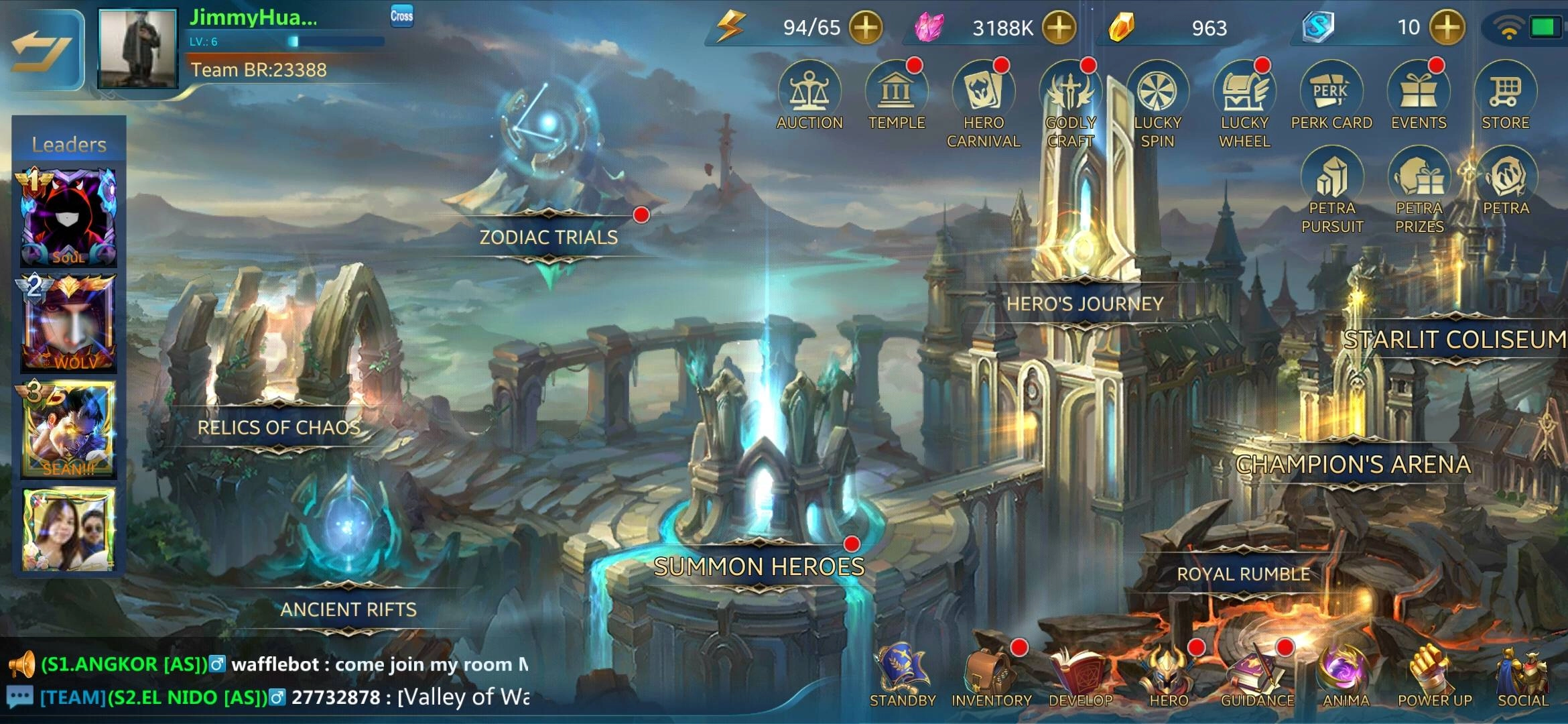Image resolution: width=1568 pixels, height=724 pixels.
Task: Open the Hero management screen
Action: click(1168, 670)
